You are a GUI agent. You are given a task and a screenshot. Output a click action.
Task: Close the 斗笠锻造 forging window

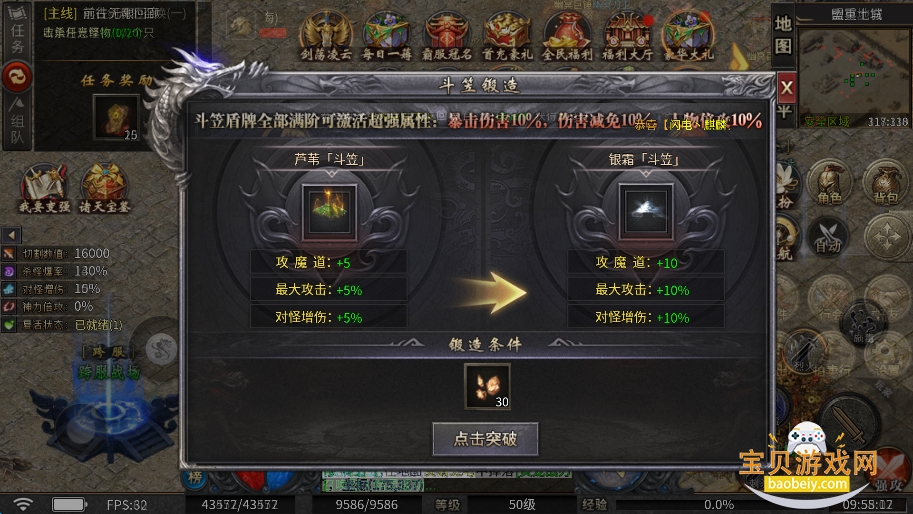pyautogui.click(x=786, y=86)
